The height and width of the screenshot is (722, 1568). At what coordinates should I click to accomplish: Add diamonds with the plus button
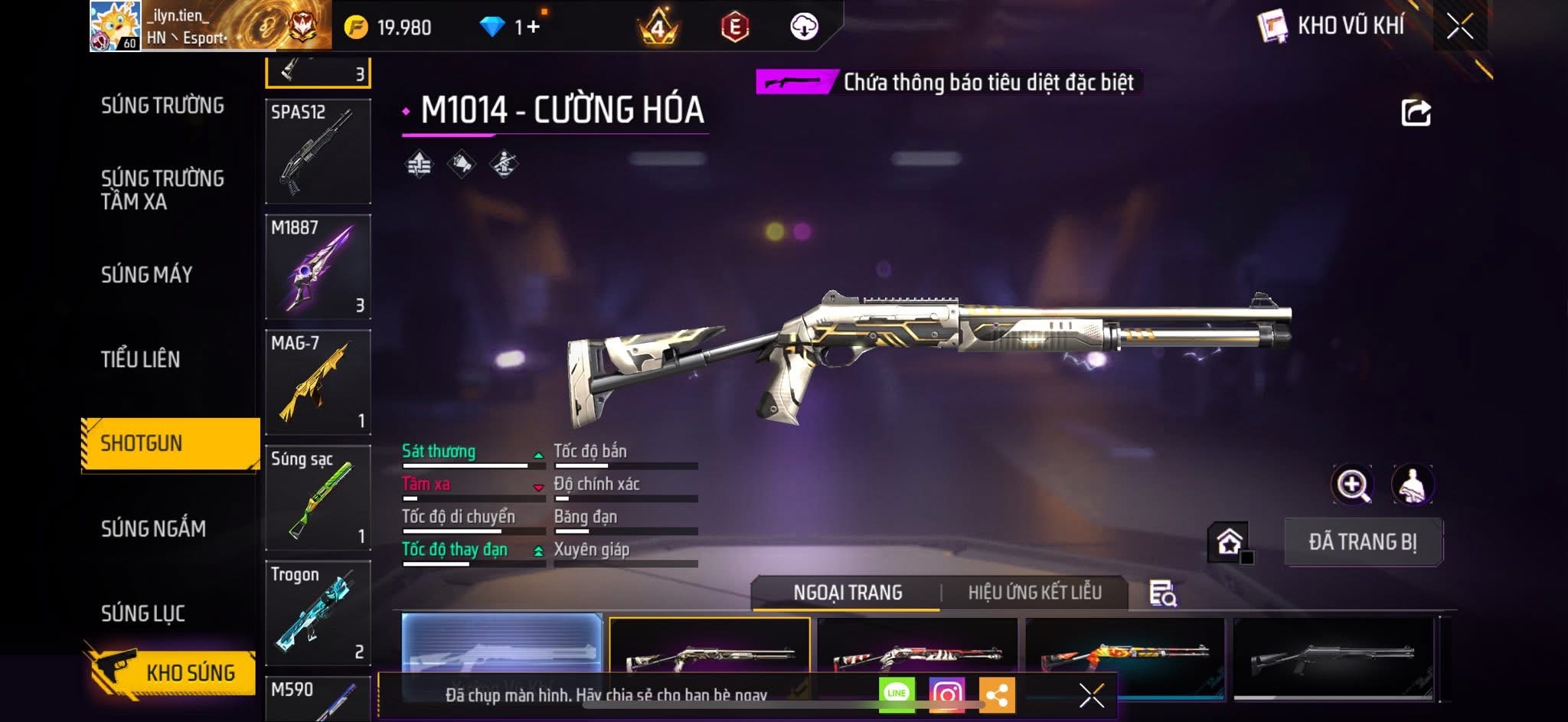point(533,27)
